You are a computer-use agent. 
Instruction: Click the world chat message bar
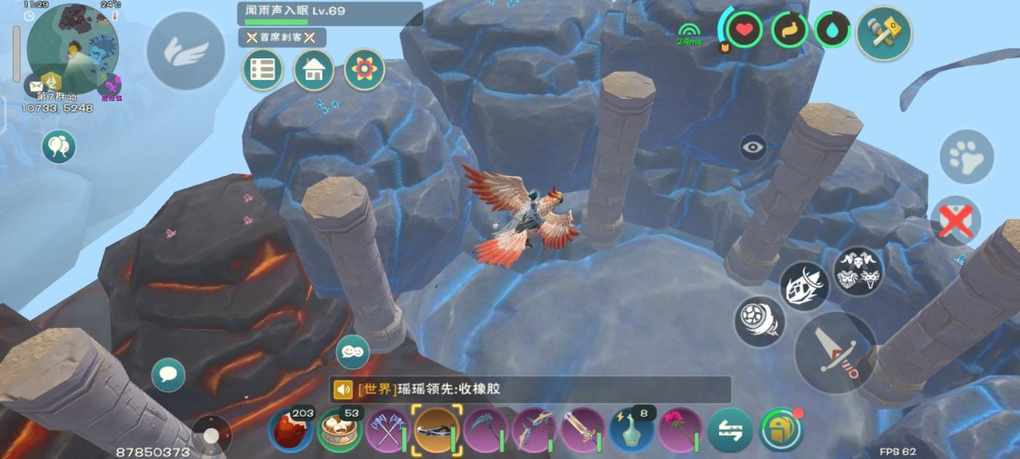pyautogui.click(x=530, y=390)
